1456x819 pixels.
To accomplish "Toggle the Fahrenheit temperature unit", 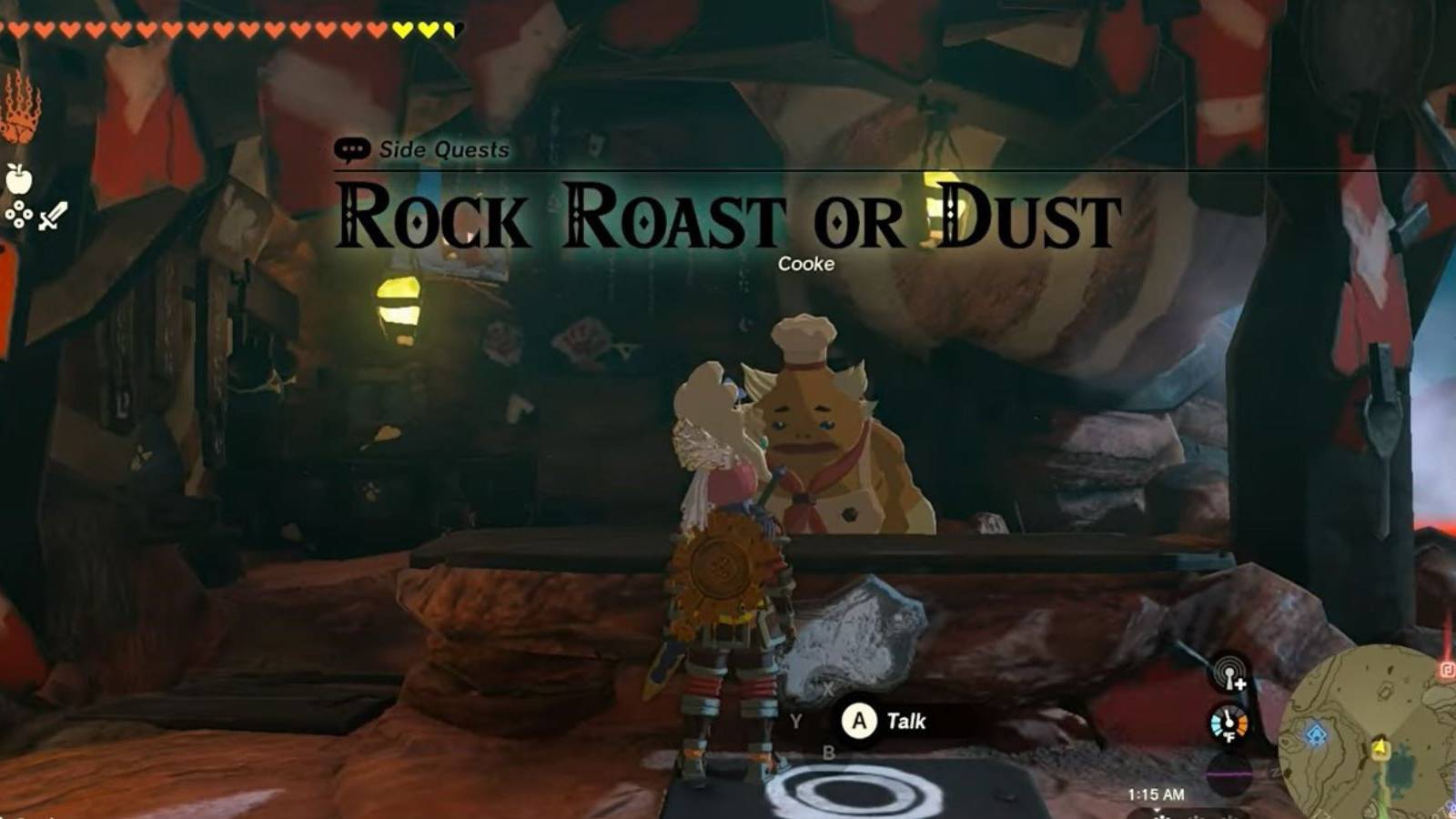I will click(1230, 737).
